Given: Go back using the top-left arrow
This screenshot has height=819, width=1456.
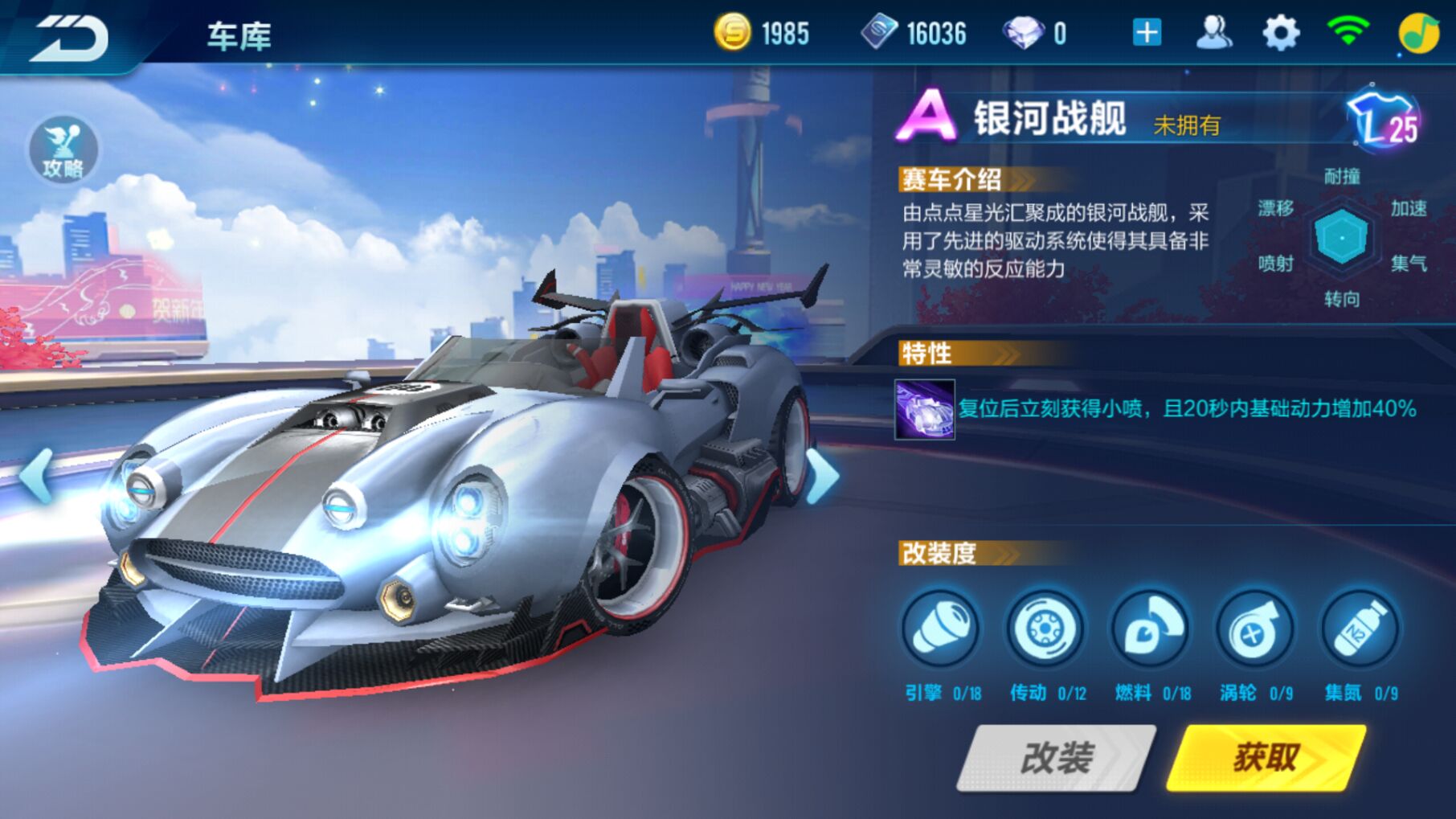Looking at the screenshot, I should pyautogui.click(x=70, y=37).
